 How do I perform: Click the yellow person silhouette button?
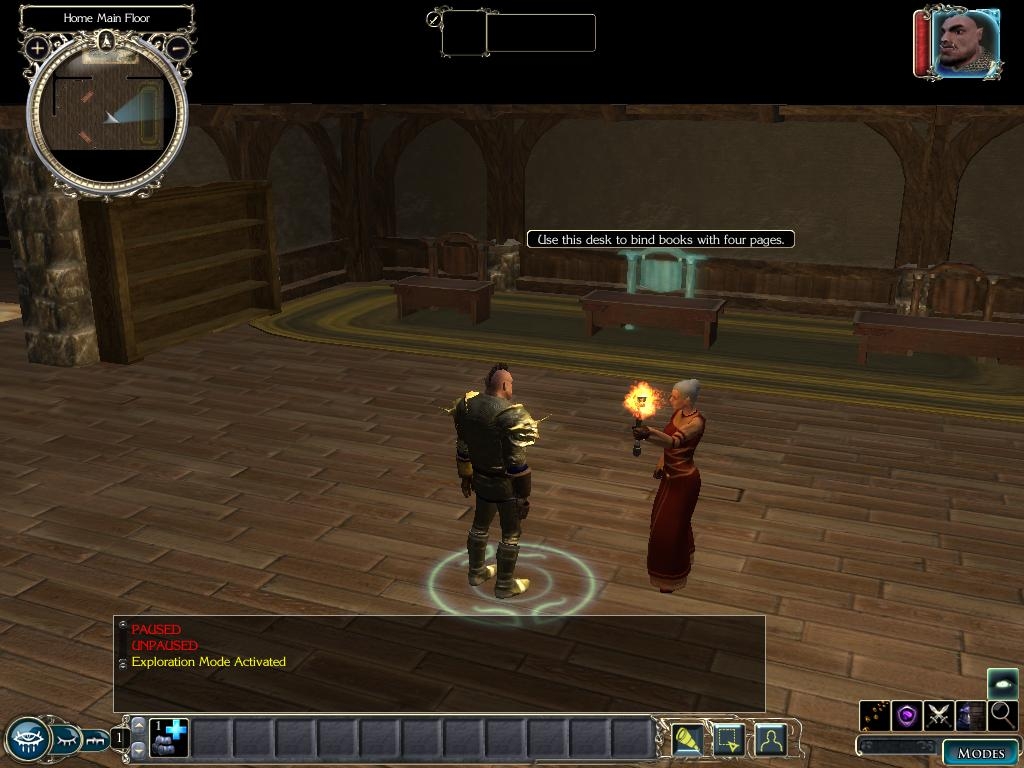[x=770, y=740]
